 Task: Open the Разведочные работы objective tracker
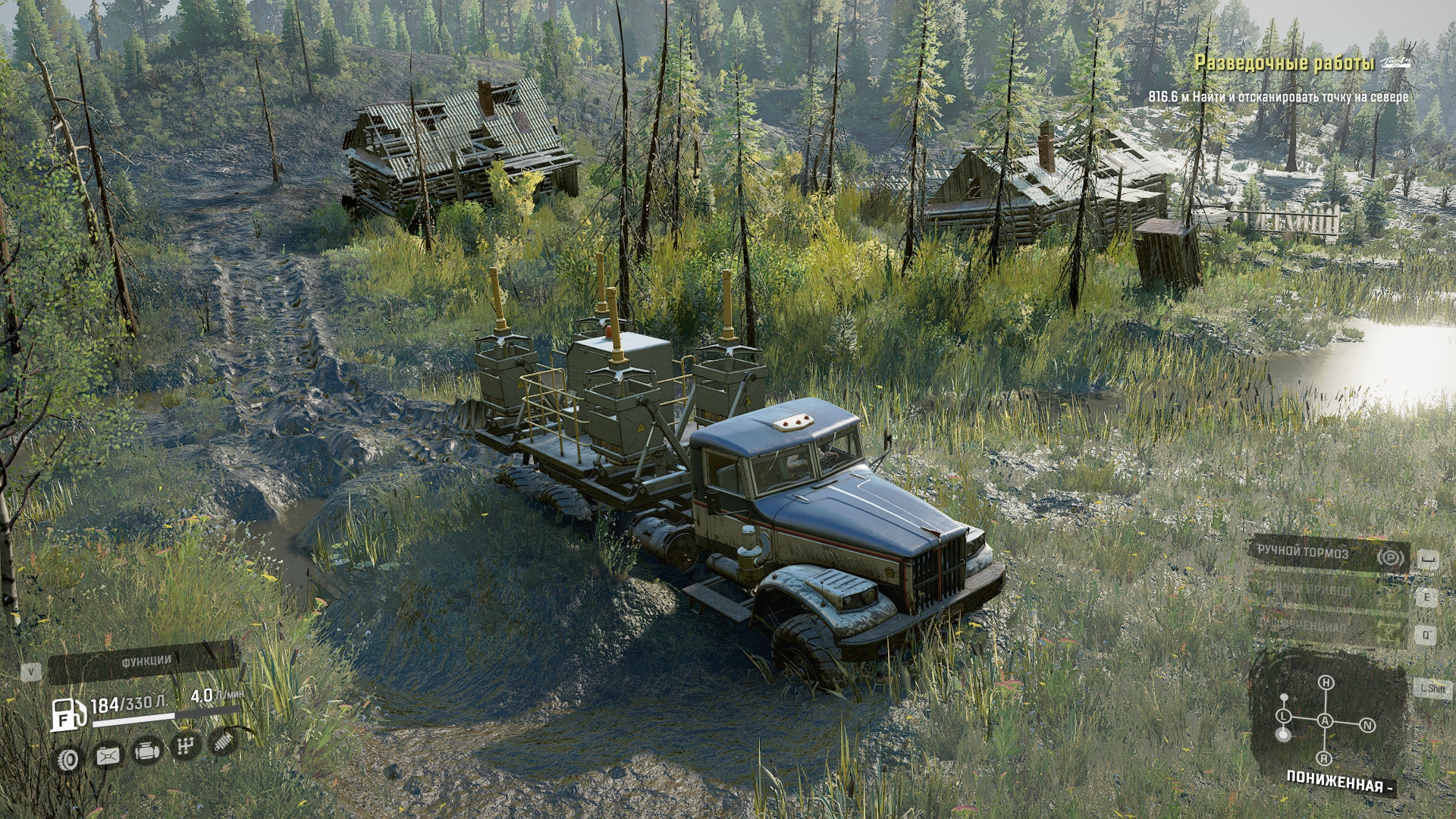pyautogui.click(x=1284, y=64)
